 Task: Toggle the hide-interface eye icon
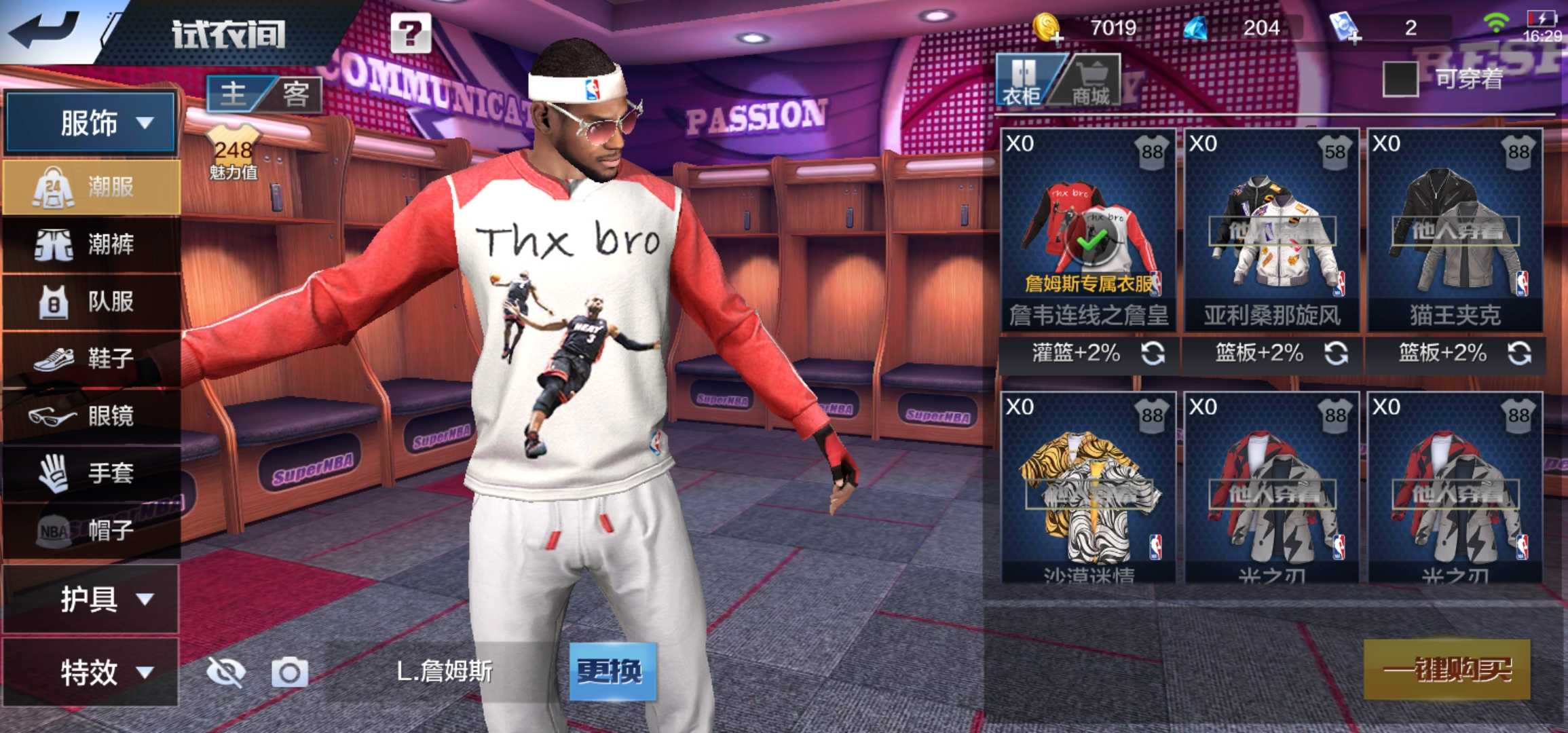tap(224, 672)
